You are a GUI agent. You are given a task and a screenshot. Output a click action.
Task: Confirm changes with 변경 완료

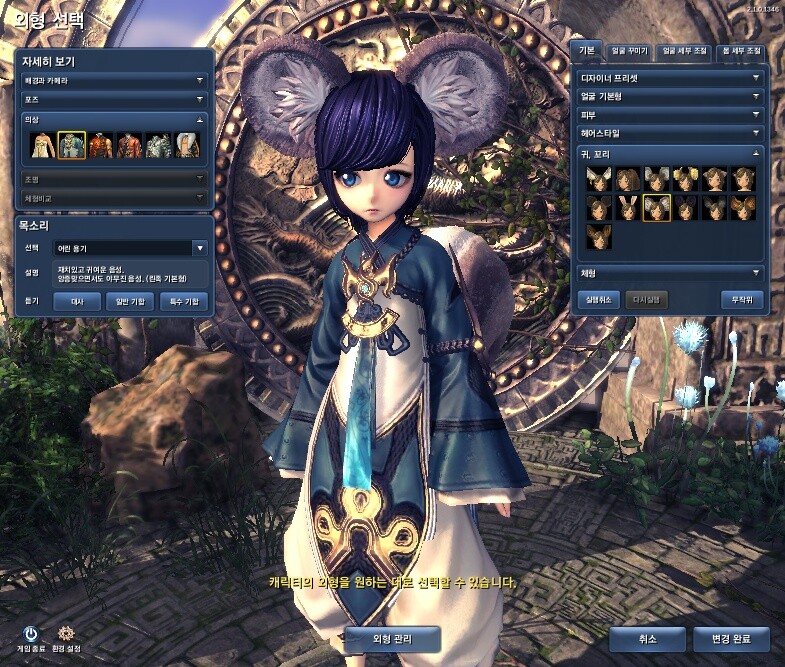pyautogui.click(x=732, y=639)
